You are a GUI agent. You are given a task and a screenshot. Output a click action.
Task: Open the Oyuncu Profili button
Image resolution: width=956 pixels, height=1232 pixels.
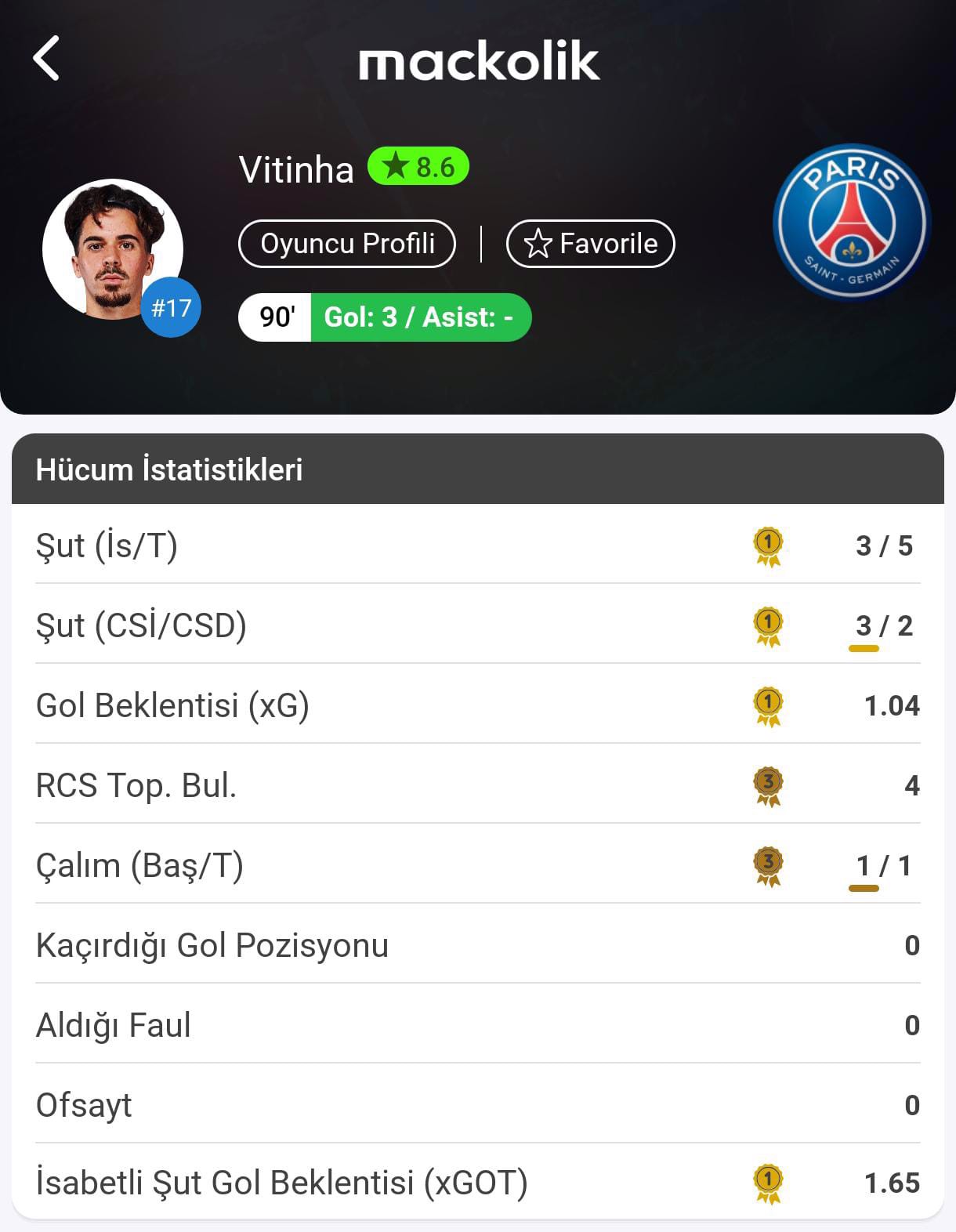pyautogui.click(x=347, y=244)
